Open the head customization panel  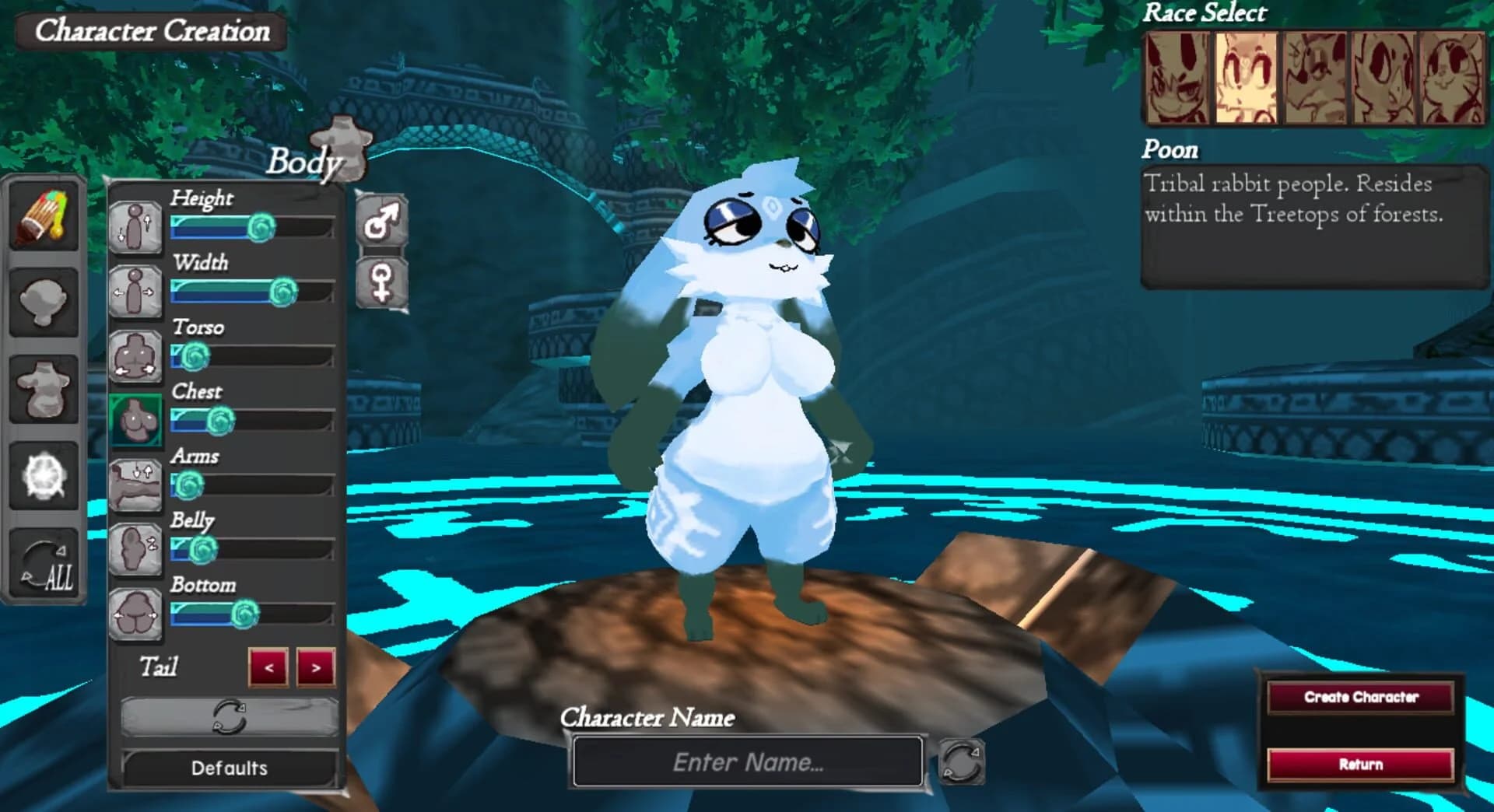43,303
